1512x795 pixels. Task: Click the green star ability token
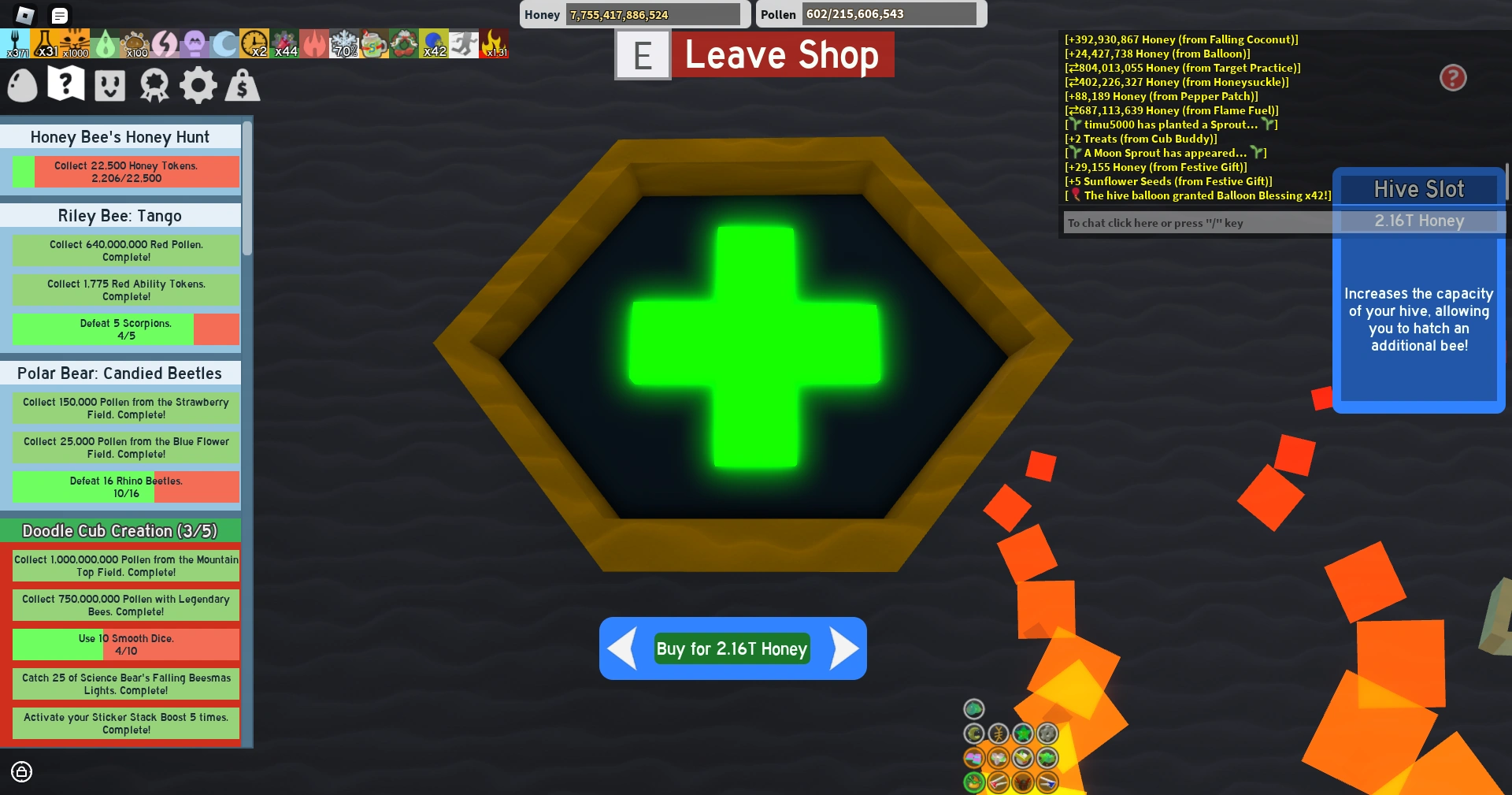[1023, 734]
